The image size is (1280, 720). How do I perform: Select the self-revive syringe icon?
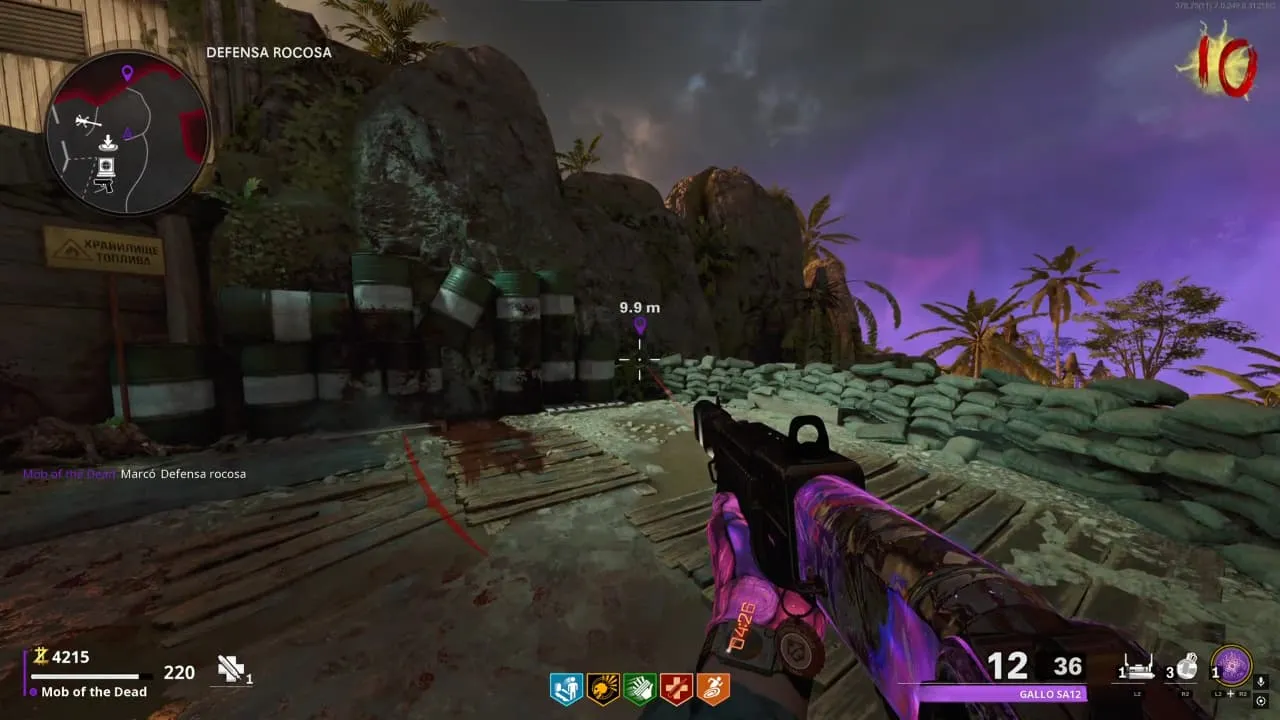pyautogui.click(x=232, y=670)
